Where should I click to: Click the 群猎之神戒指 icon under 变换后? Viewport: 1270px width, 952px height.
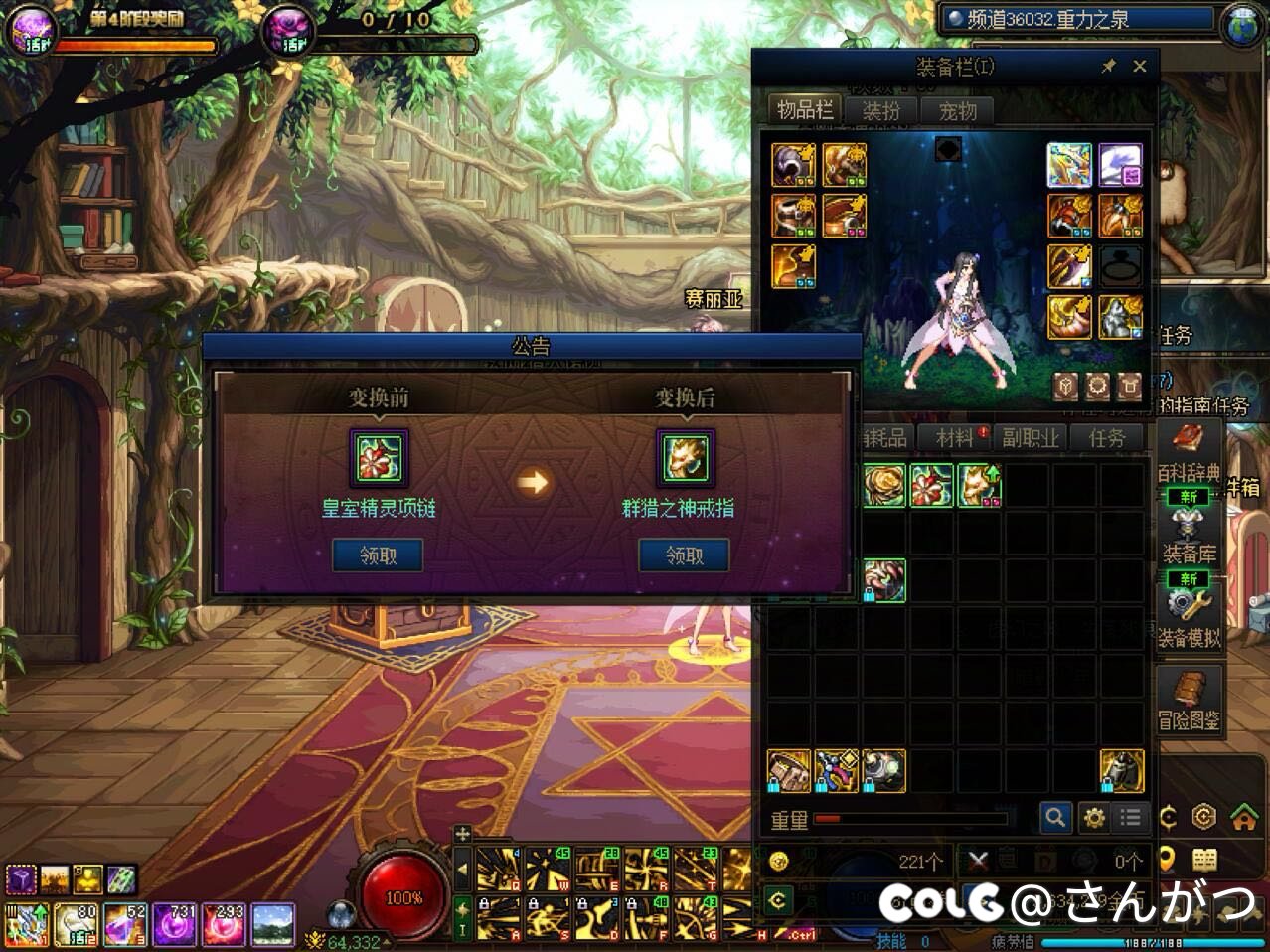[685, 458]
